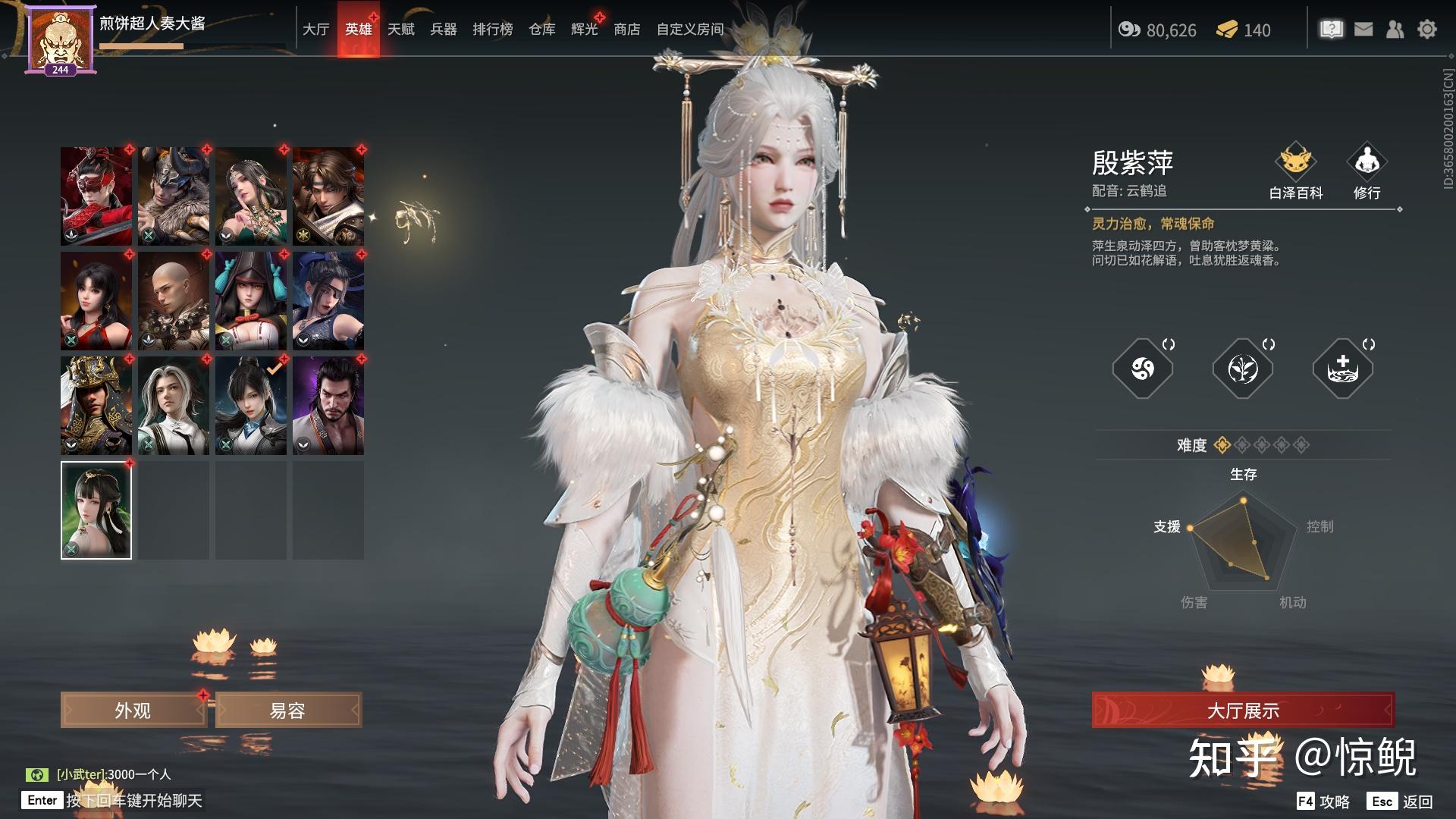Viewport: 1456px width, 819px height.
Task: Go to the 兵器 tab
Action: pyautogui.click(x=444, y=30)
